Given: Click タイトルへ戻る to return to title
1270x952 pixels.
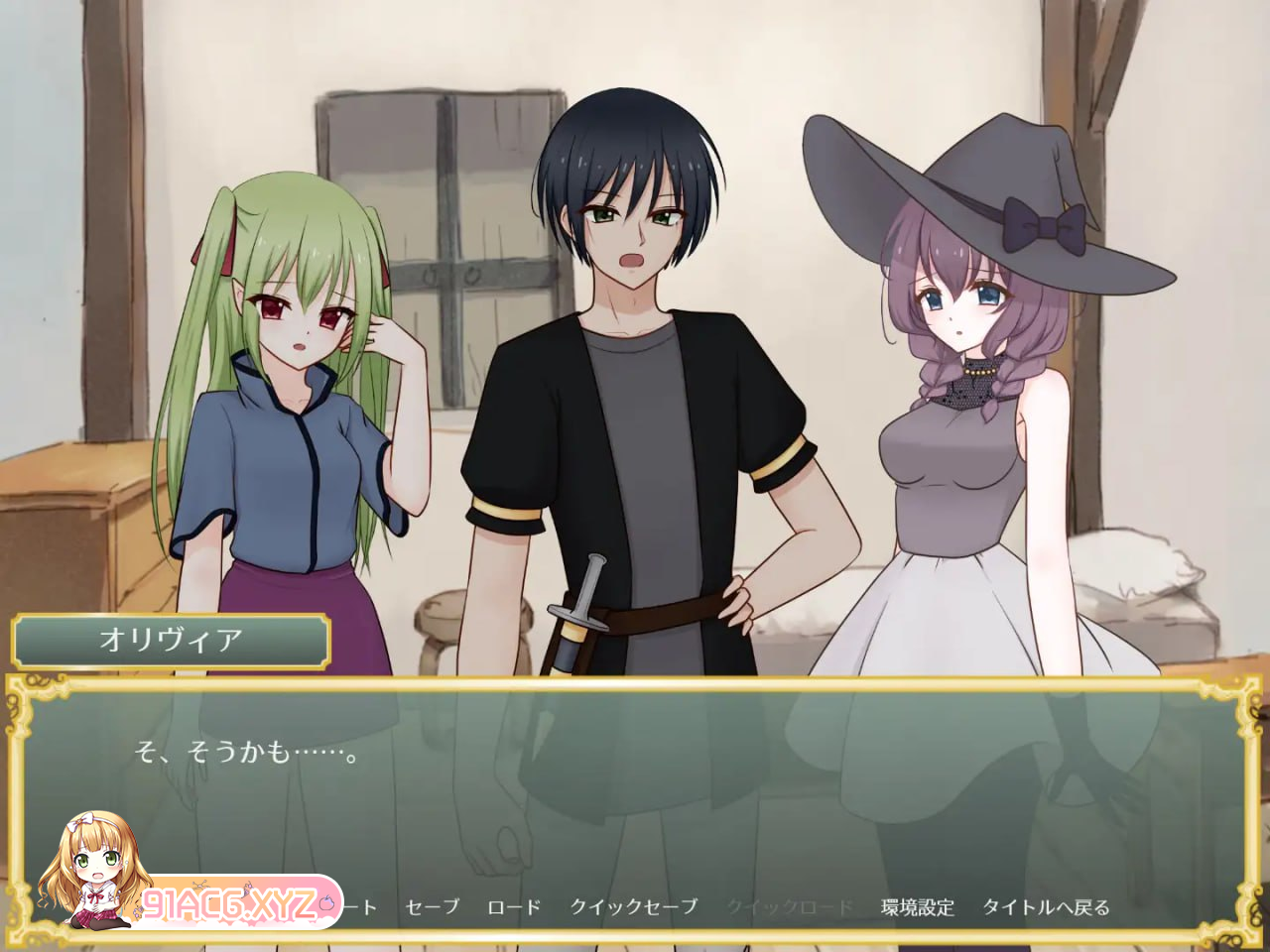Looking at the screenshot, I should click(1048, 904).
